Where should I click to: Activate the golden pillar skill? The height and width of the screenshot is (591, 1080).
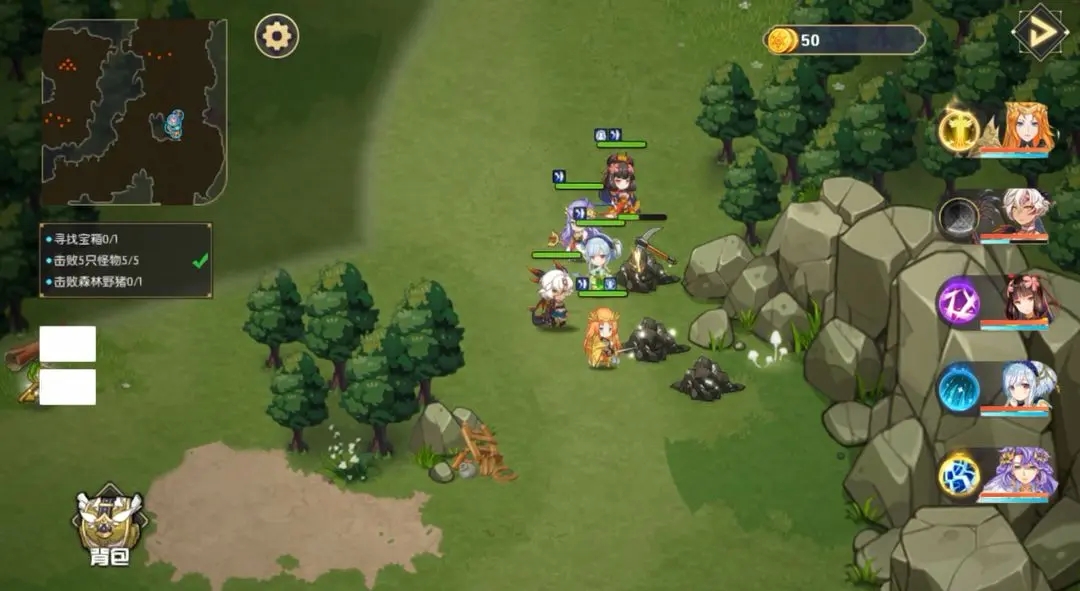[x=959, y=130]
